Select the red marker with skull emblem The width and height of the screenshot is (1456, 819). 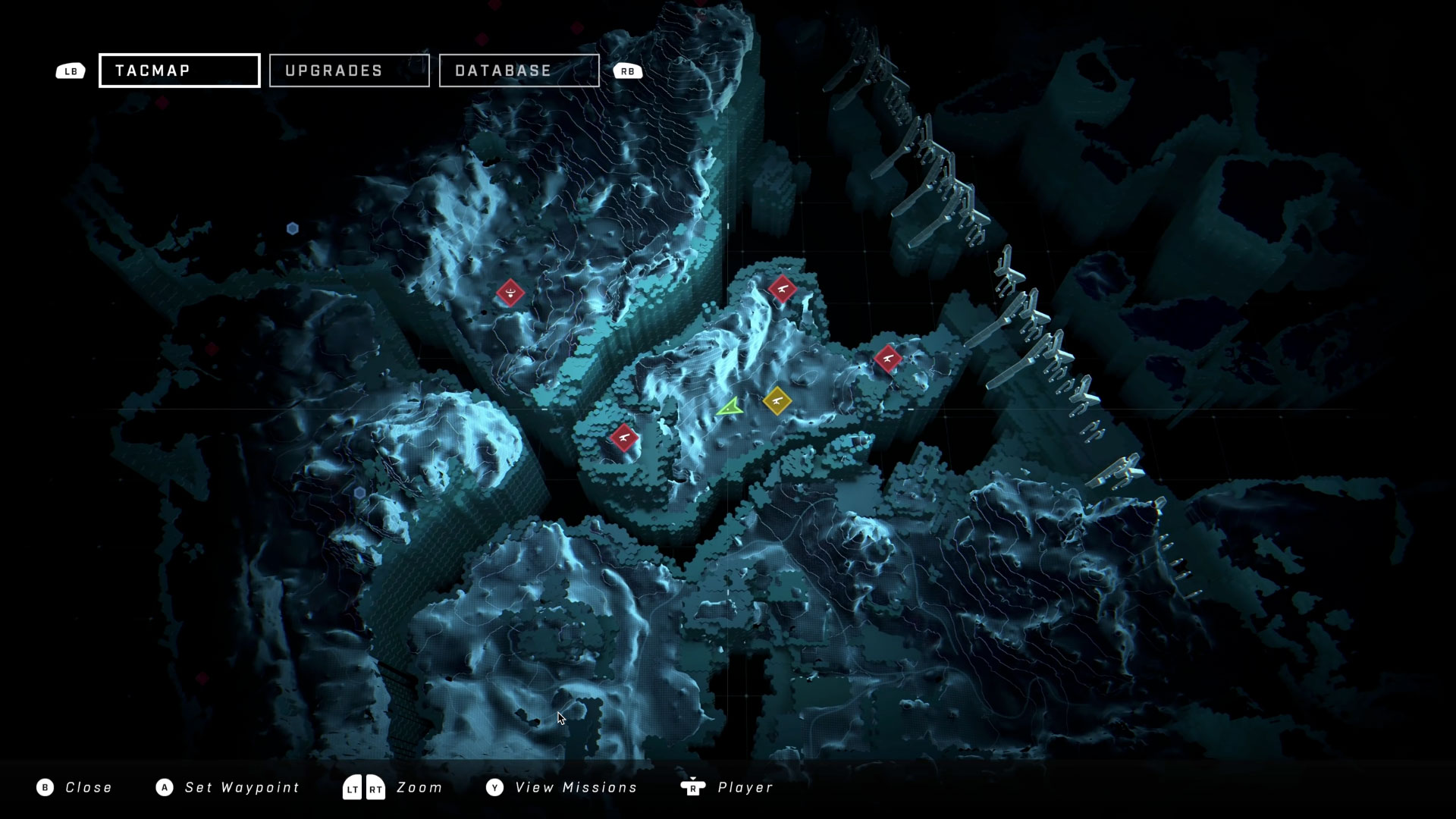point(510,293)
